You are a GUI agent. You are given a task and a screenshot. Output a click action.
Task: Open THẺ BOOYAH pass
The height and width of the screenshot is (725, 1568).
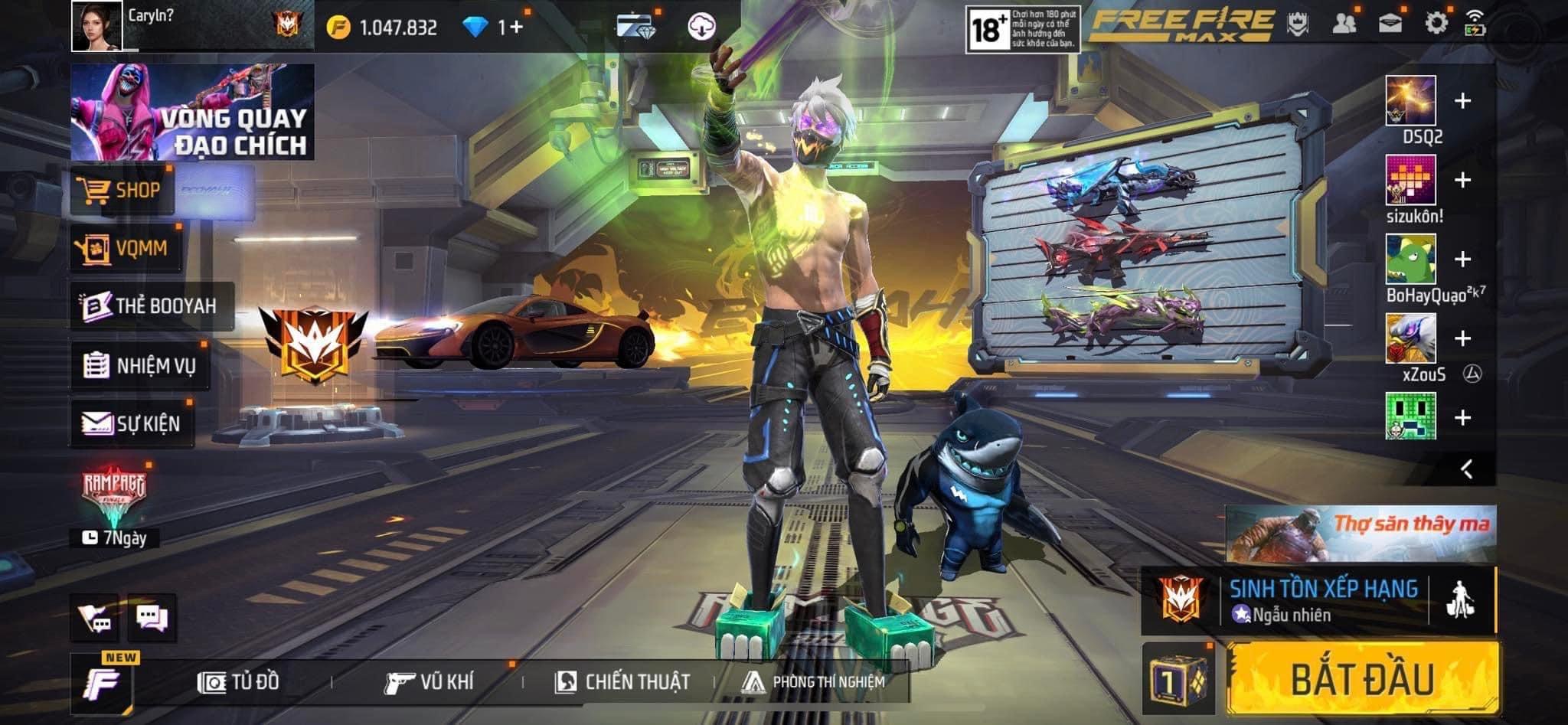pos(151,305)
